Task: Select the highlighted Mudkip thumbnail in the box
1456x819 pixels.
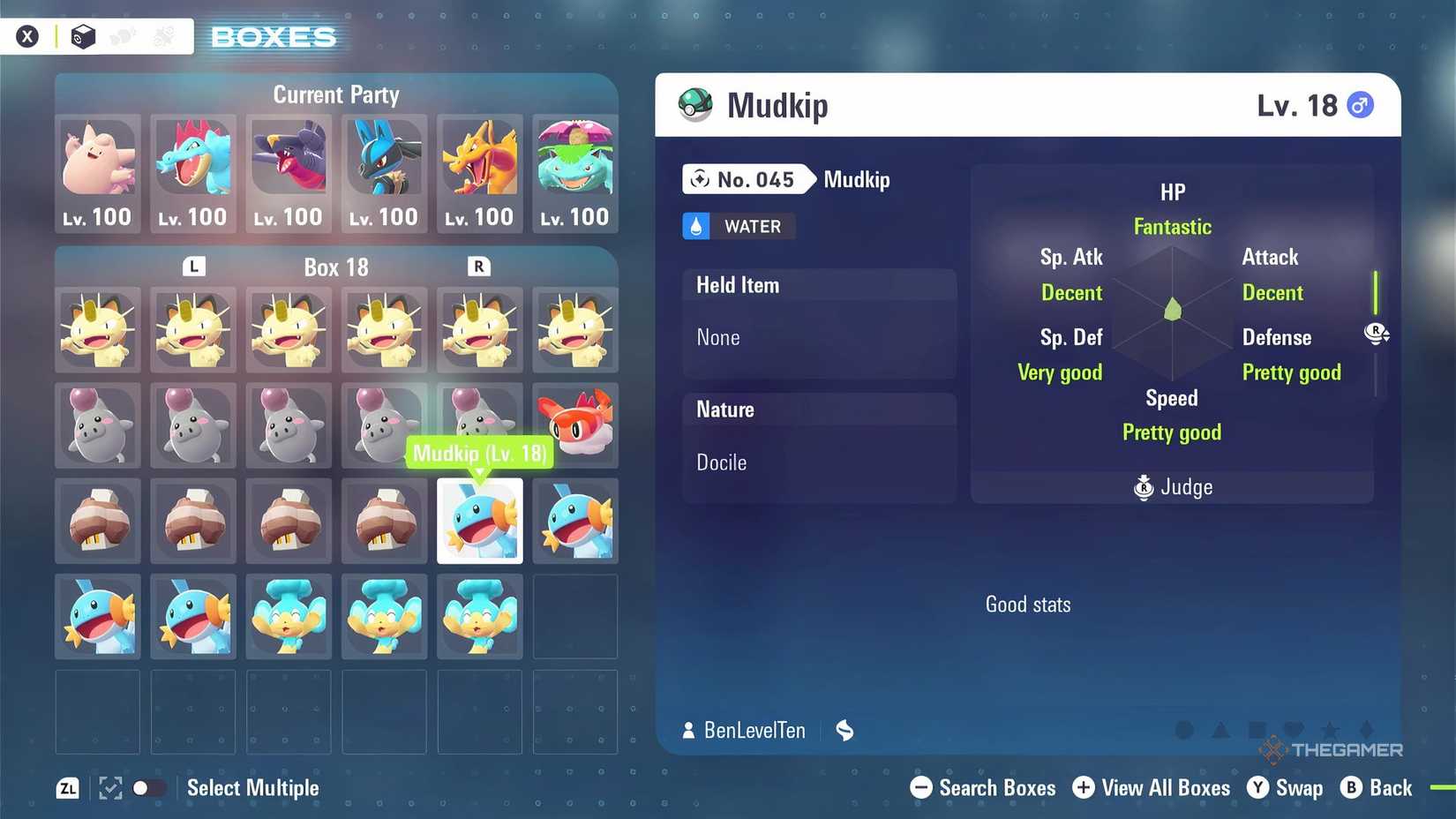Action: (x=479, y=521)
